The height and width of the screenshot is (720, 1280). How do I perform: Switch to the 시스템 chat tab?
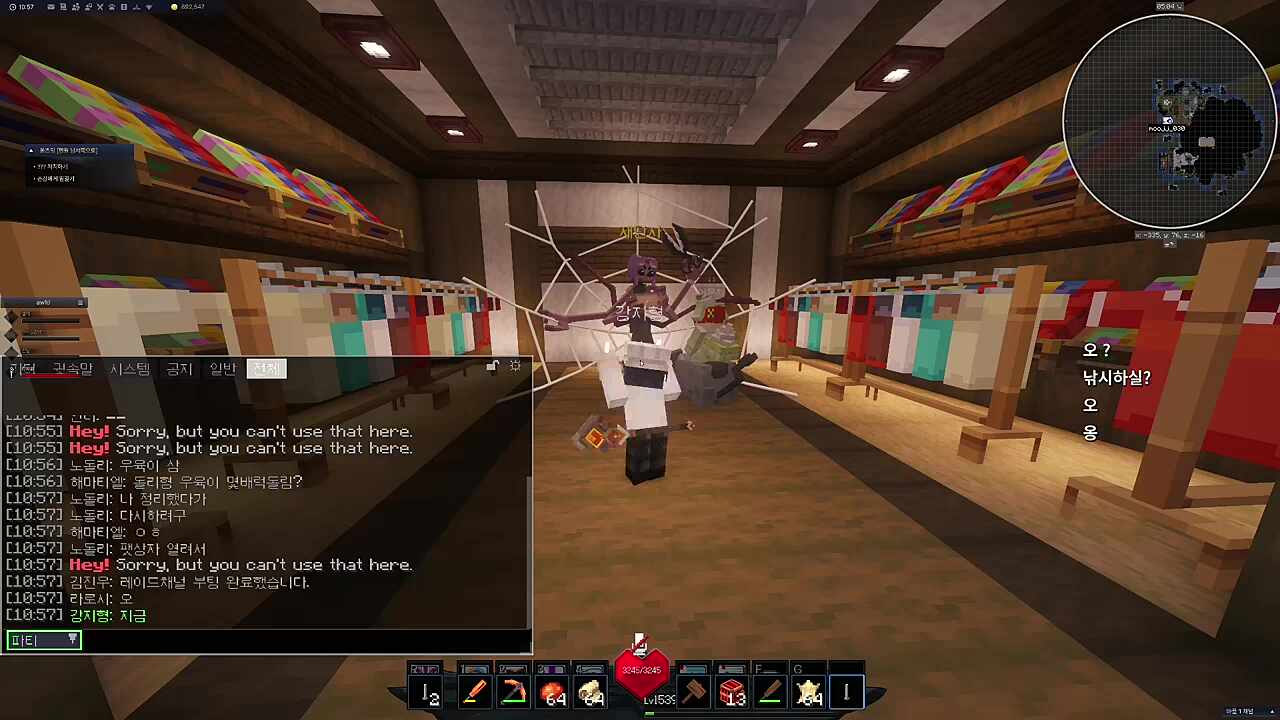pos(130,369)
